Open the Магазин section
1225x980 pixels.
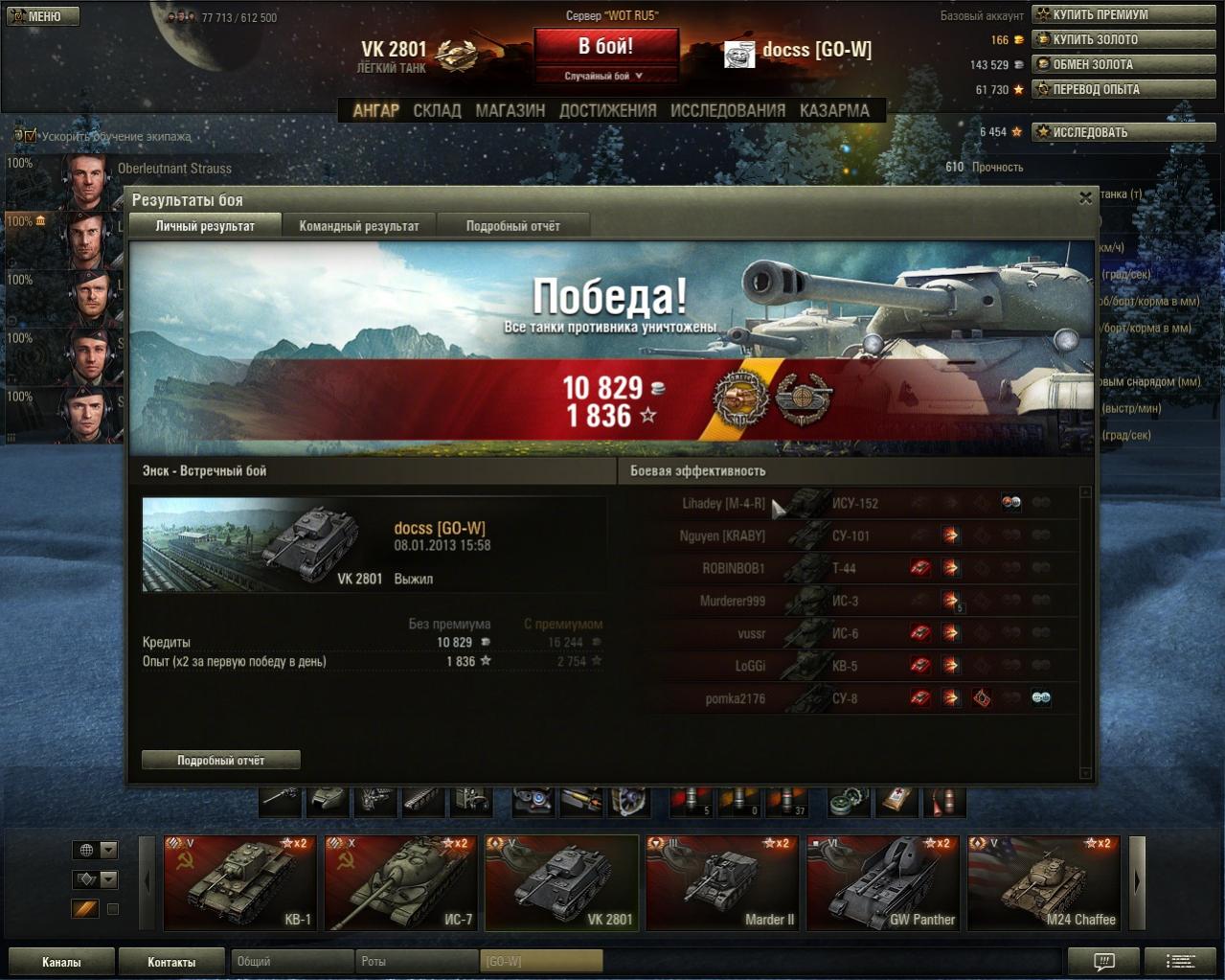(510, 111)
